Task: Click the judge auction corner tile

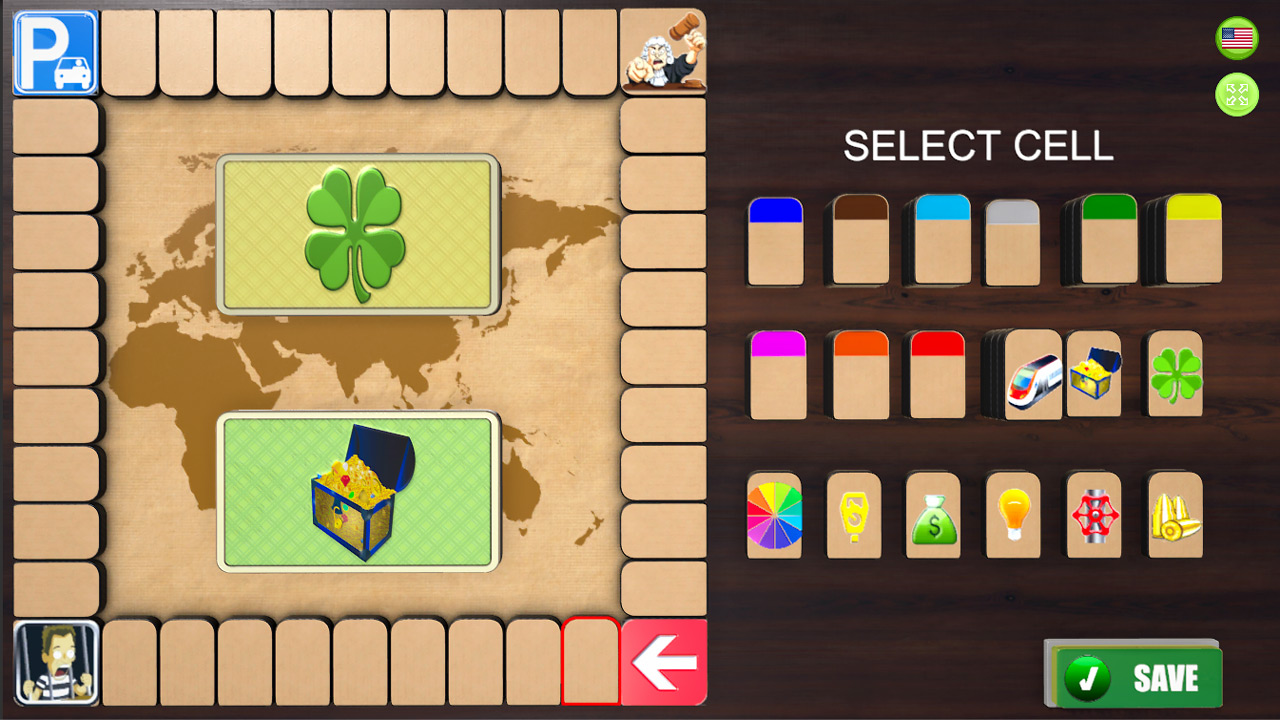Action: 664,51
